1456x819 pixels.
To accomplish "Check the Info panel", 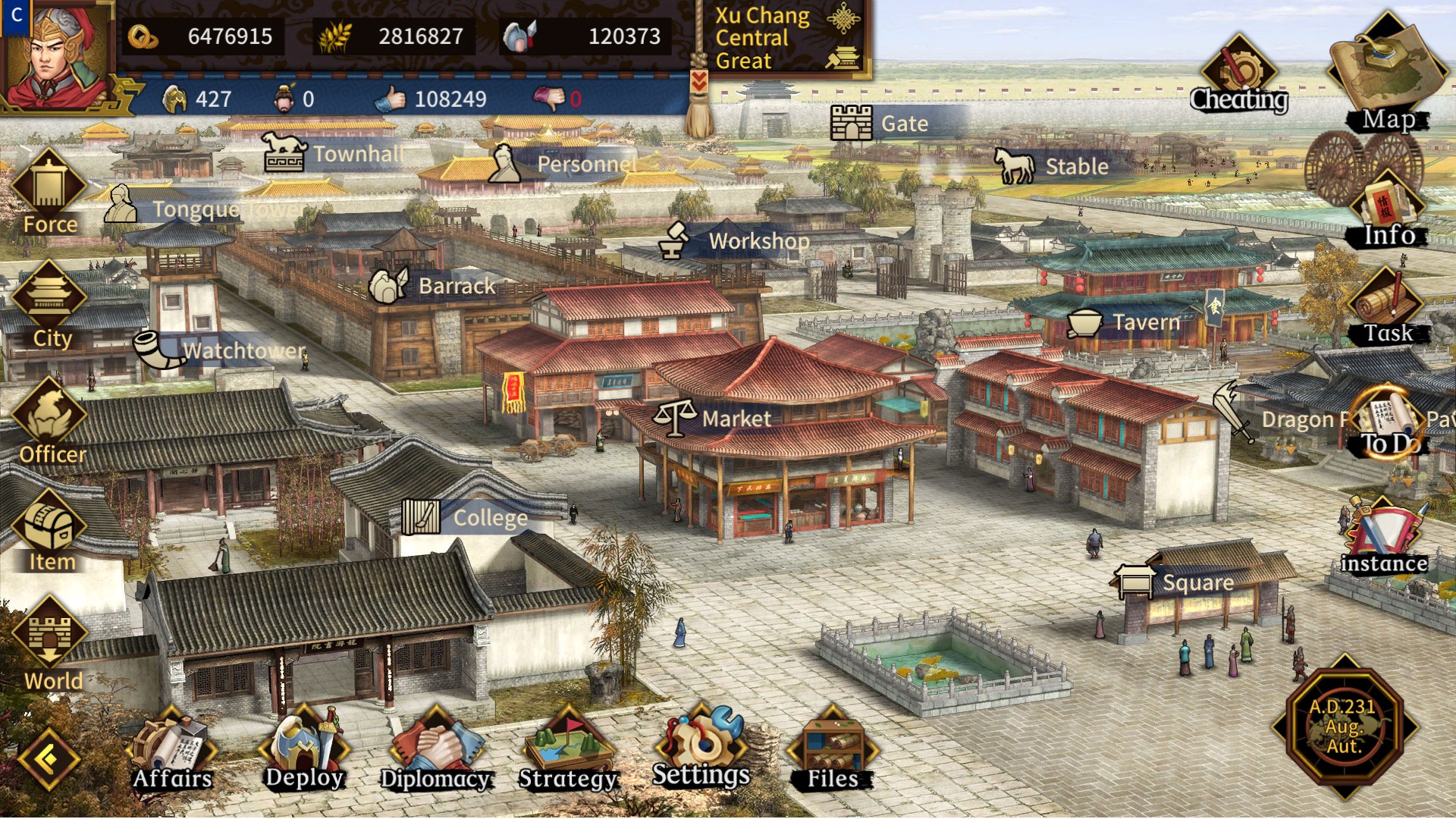I will (x=1388, y=212).
